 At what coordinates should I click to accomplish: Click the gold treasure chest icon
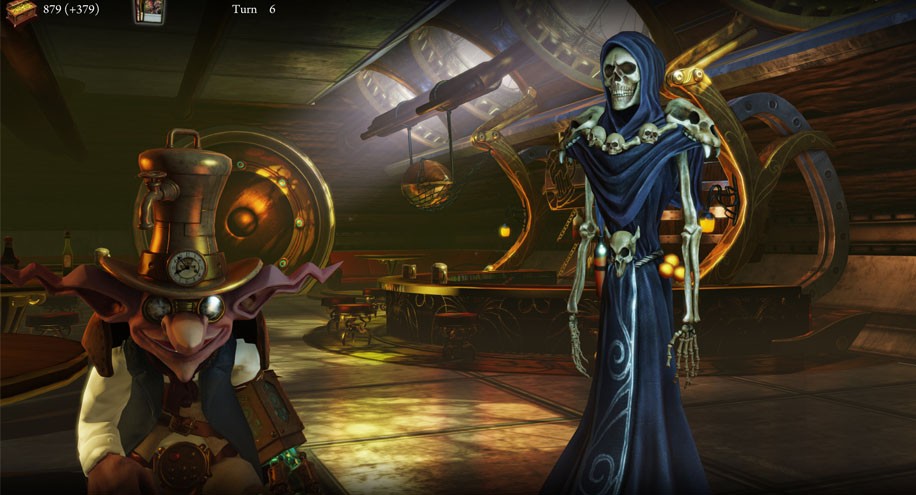tap(19, 12)
